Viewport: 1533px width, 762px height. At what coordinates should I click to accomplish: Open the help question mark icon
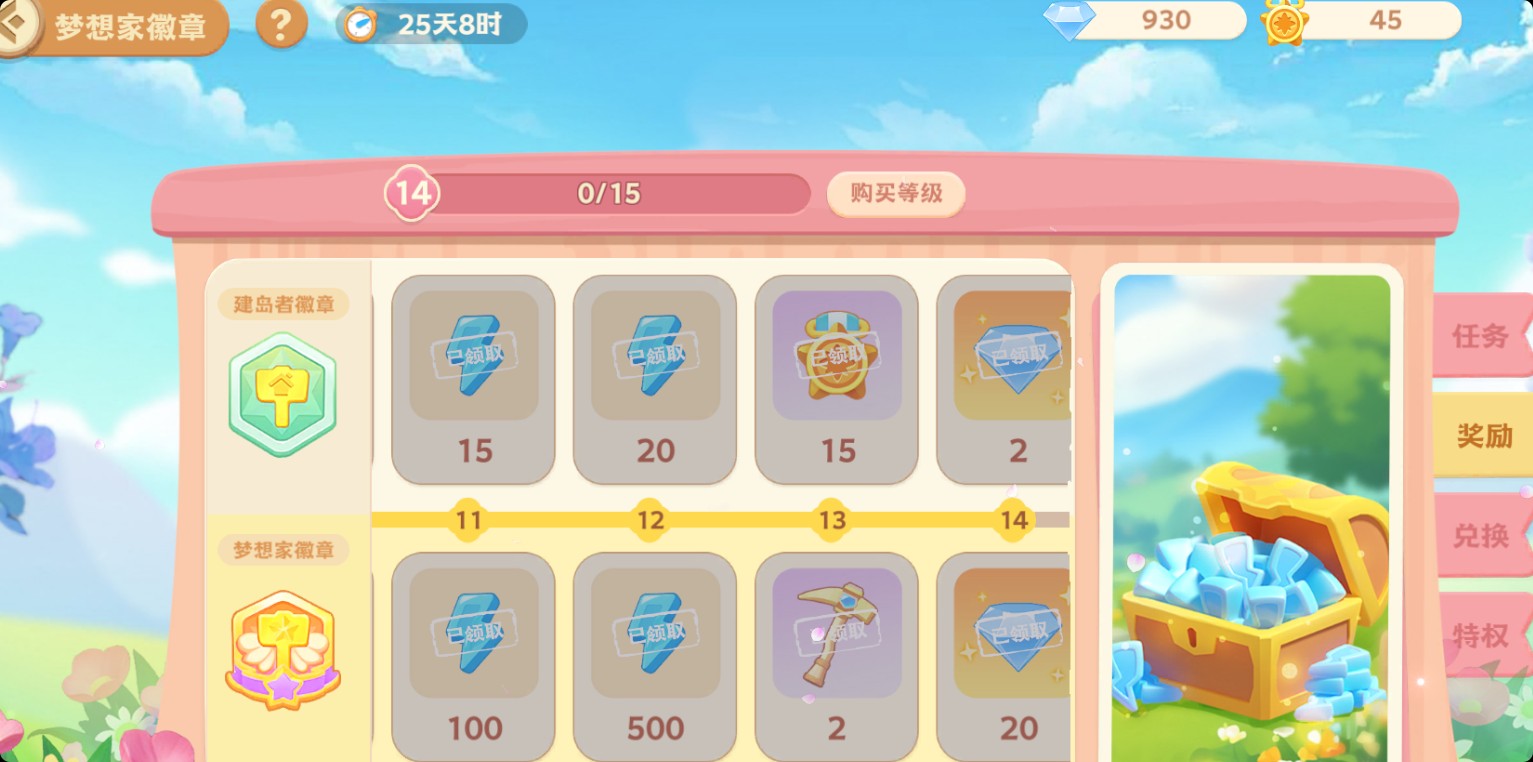[281, 25]
